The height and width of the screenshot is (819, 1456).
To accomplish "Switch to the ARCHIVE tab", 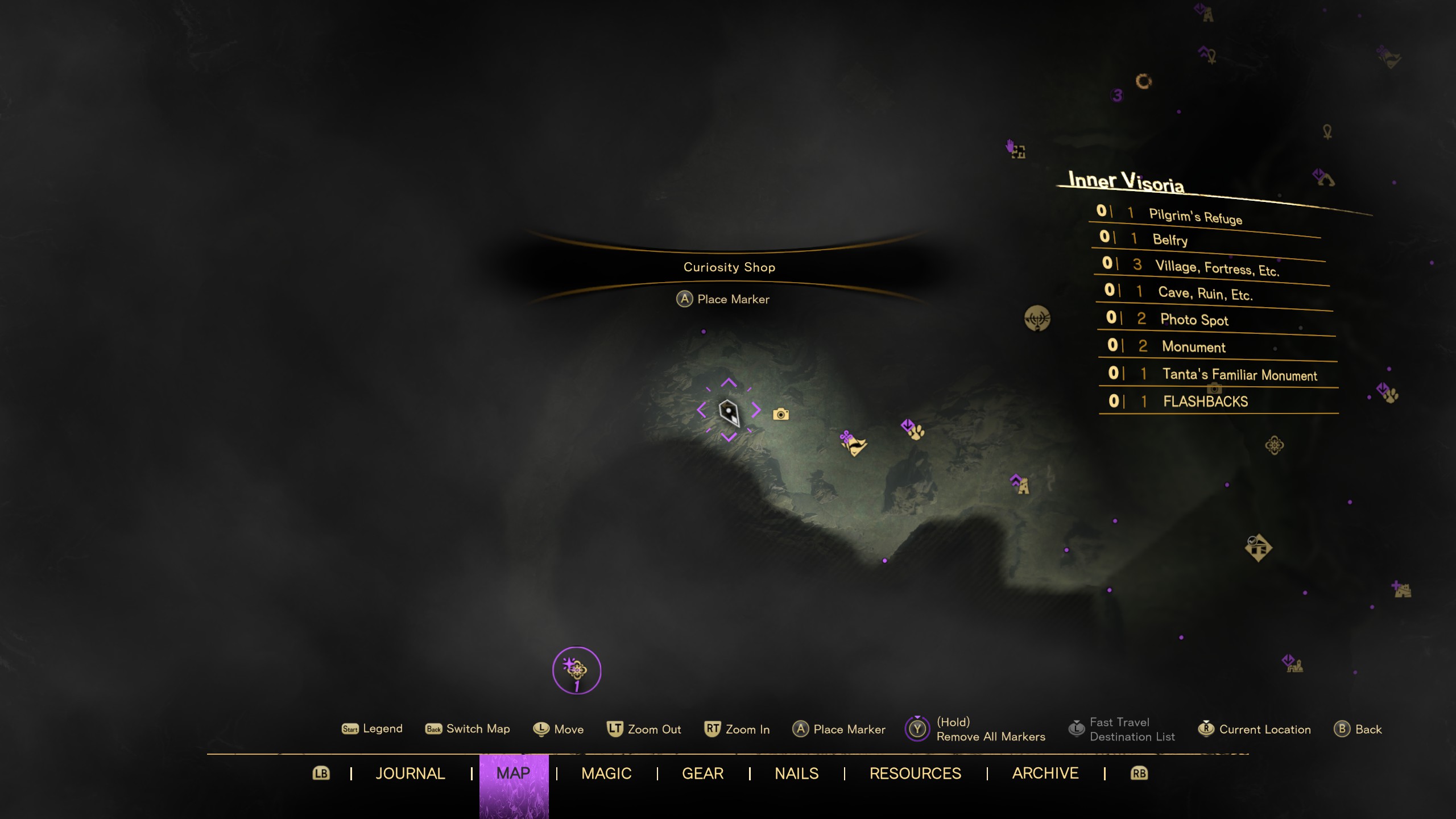I will pos(1045,773).
